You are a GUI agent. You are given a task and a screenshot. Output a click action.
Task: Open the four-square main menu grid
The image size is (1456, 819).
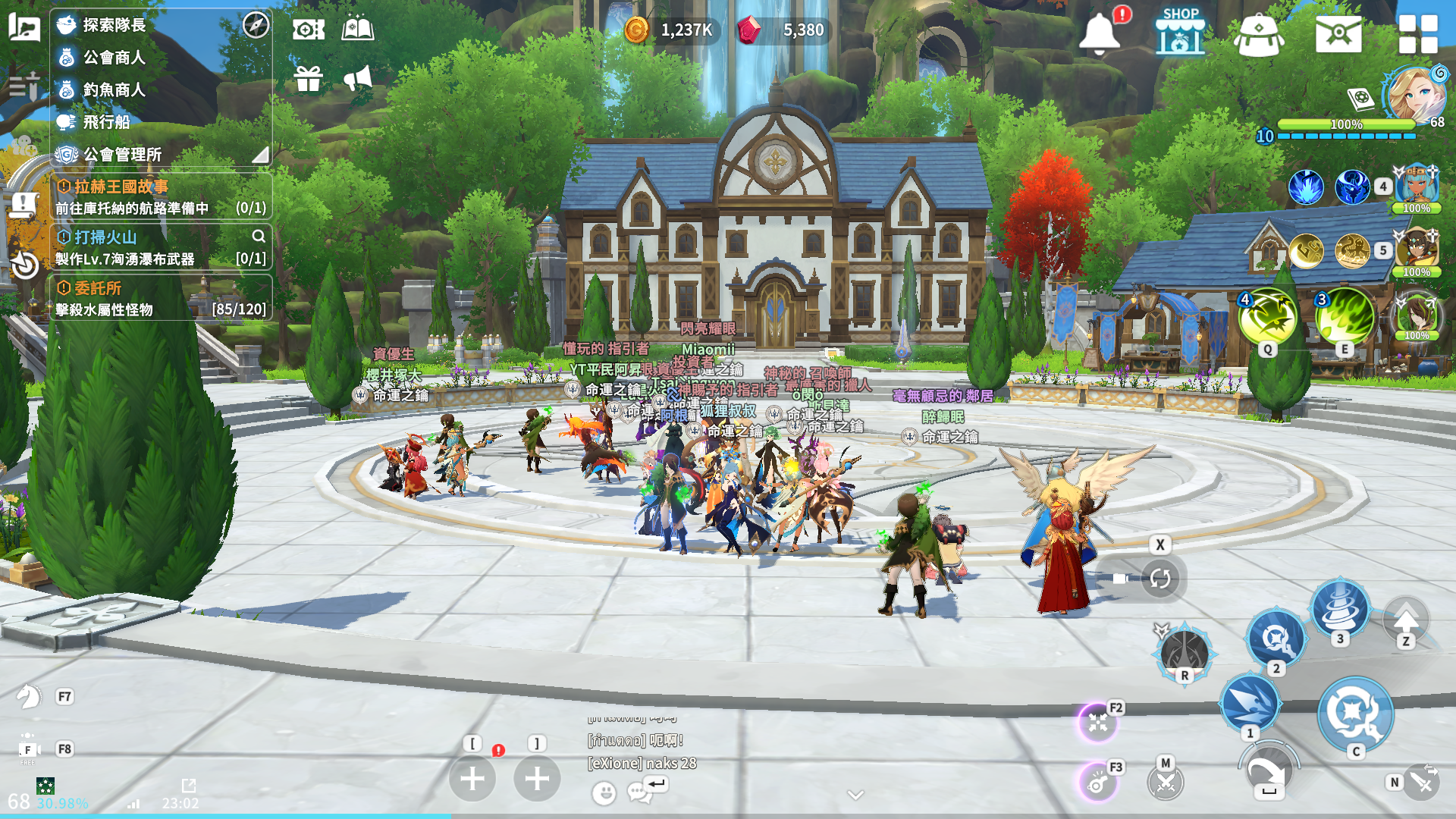click(x=1418, y=34)
